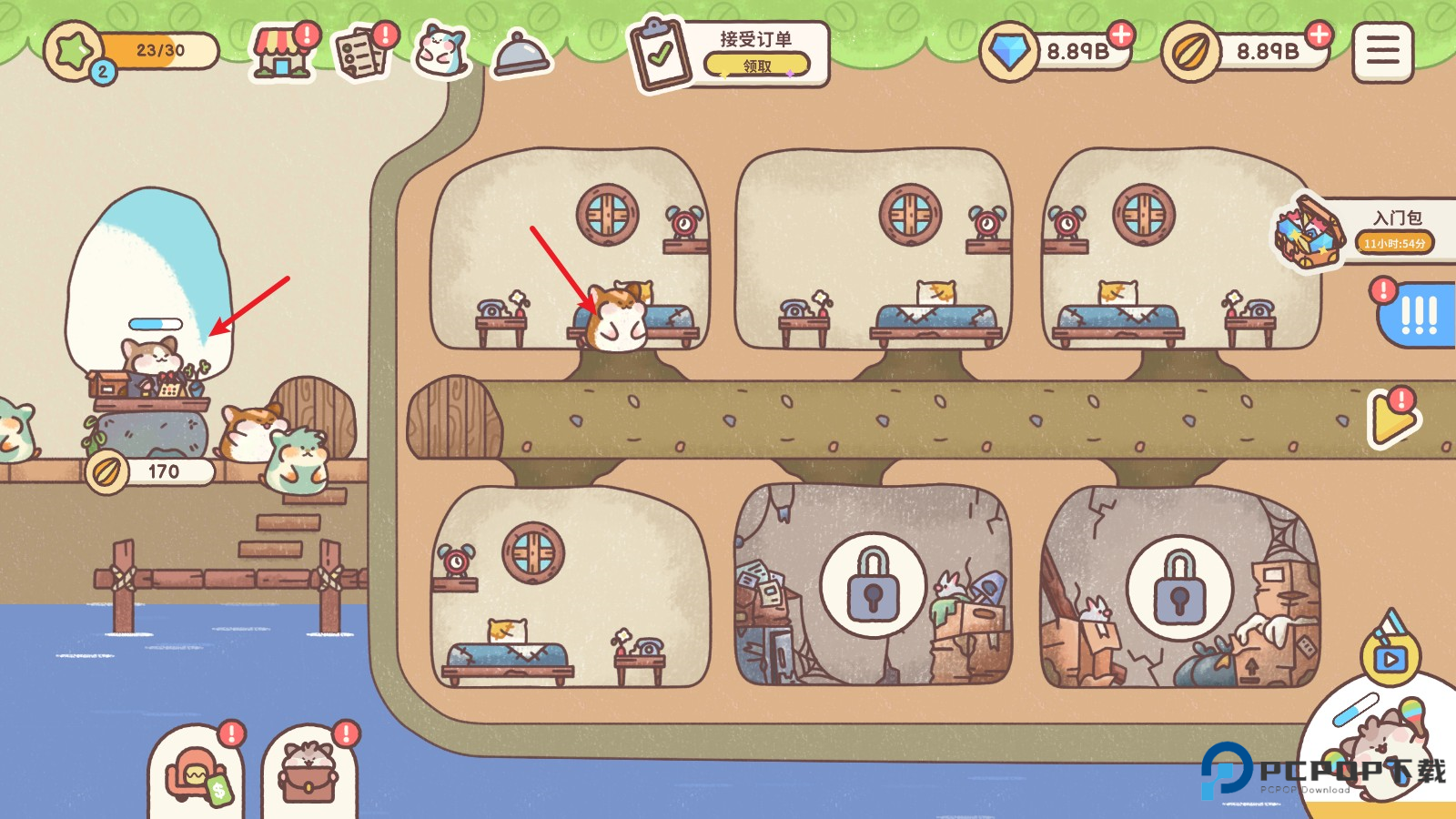The height and width of the screenshot is (819, 1456).
Task: Open the starter pack treasure chest
Action: [1309, 232]
